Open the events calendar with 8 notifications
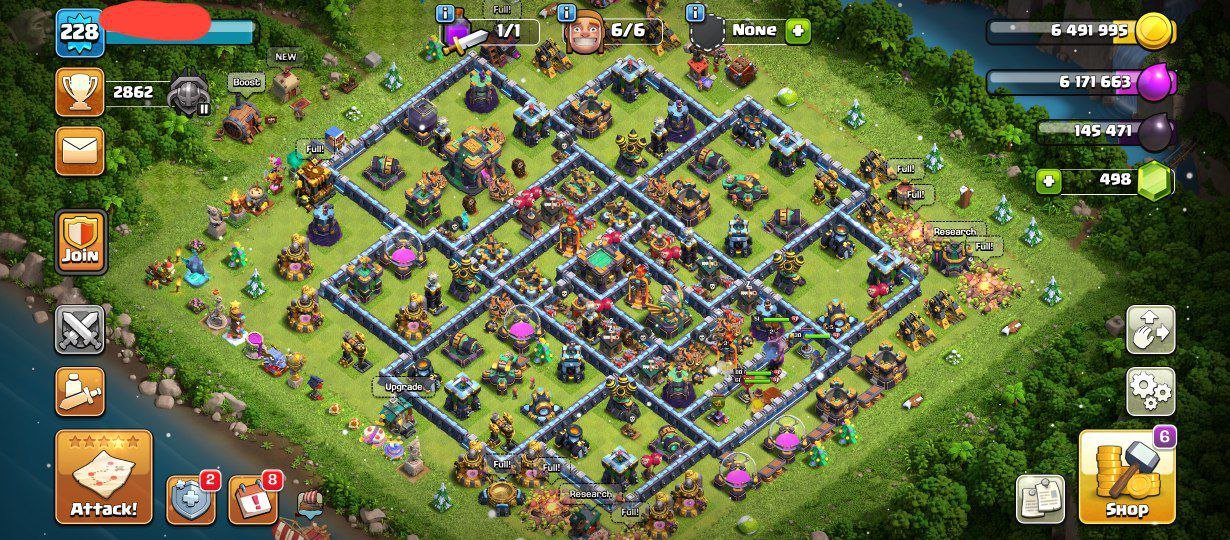Screen dimensions: 1230x540 (x=253, y=500)
